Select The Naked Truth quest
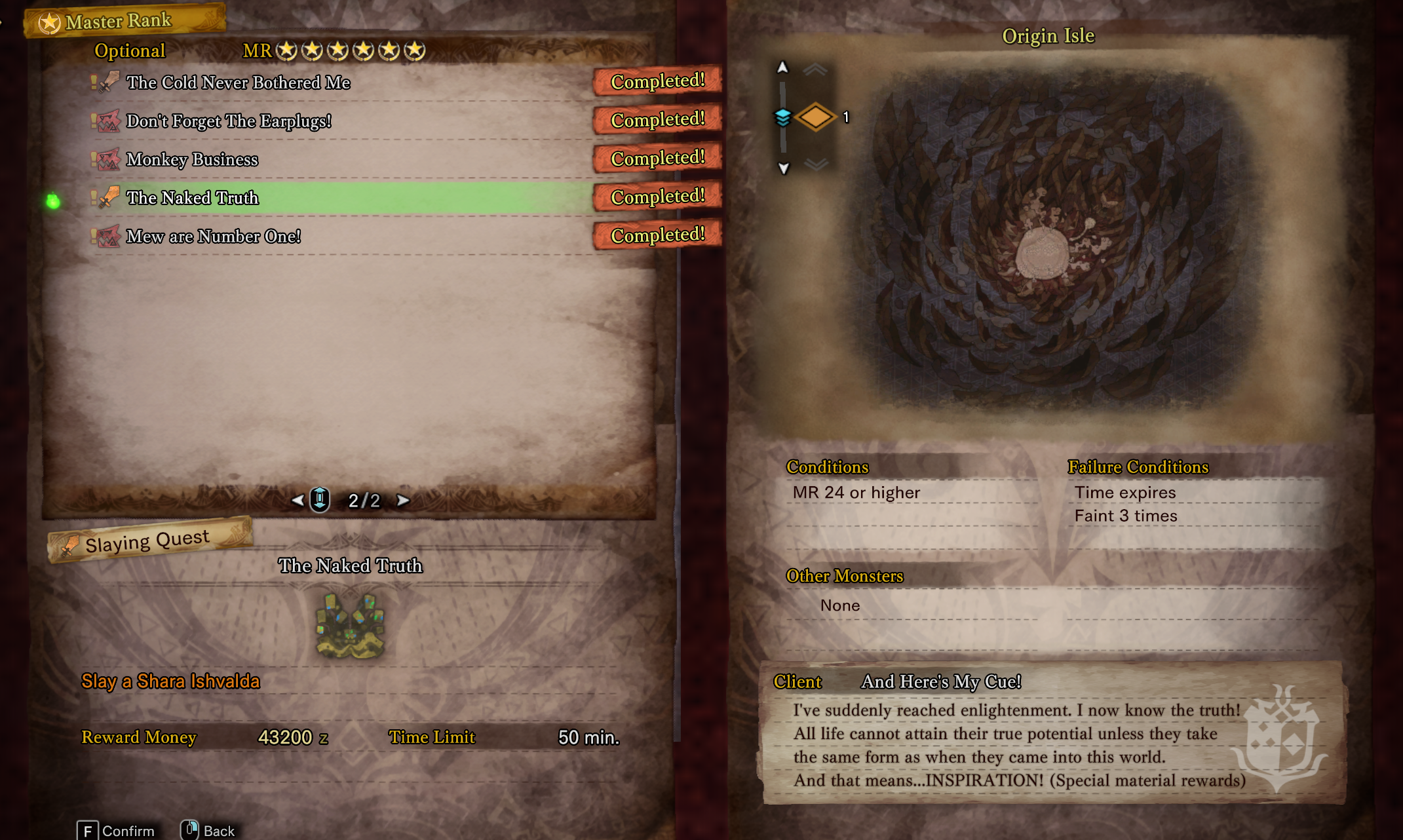The height and width of the screenshot is (840, 1403). point(192,198)
